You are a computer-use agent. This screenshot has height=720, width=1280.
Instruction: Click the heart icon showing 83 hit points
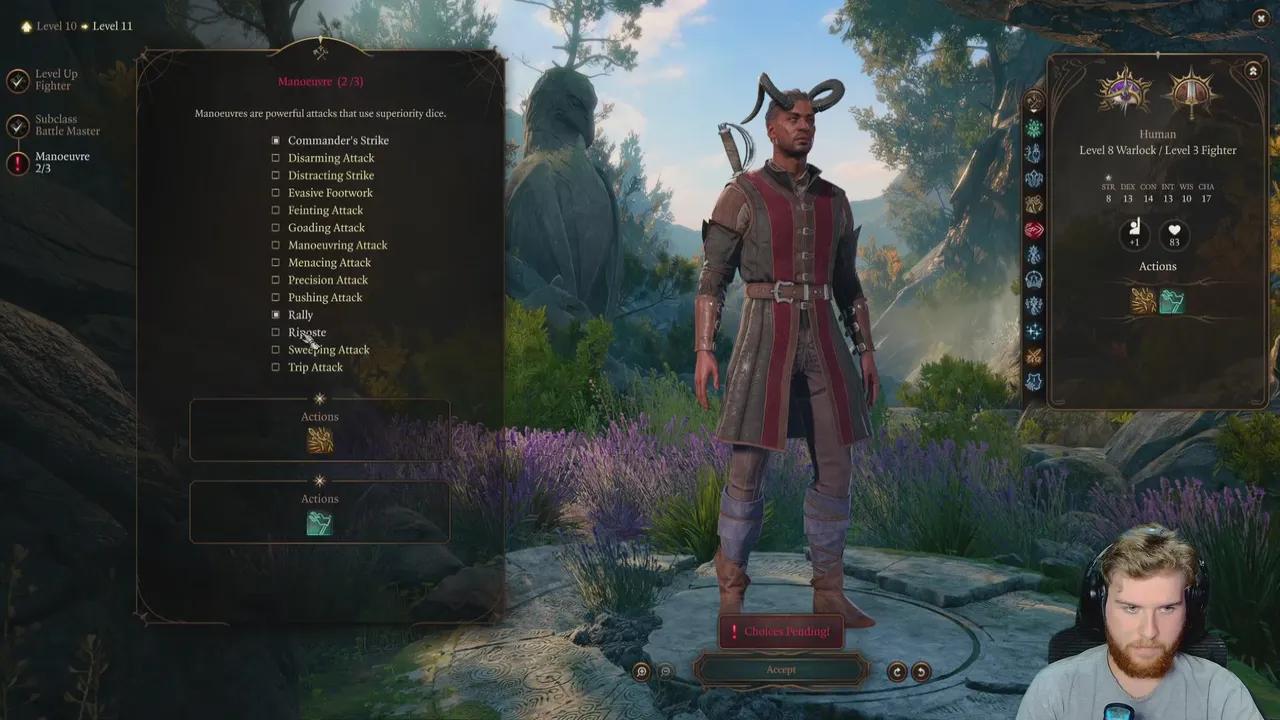(1173, 233)
